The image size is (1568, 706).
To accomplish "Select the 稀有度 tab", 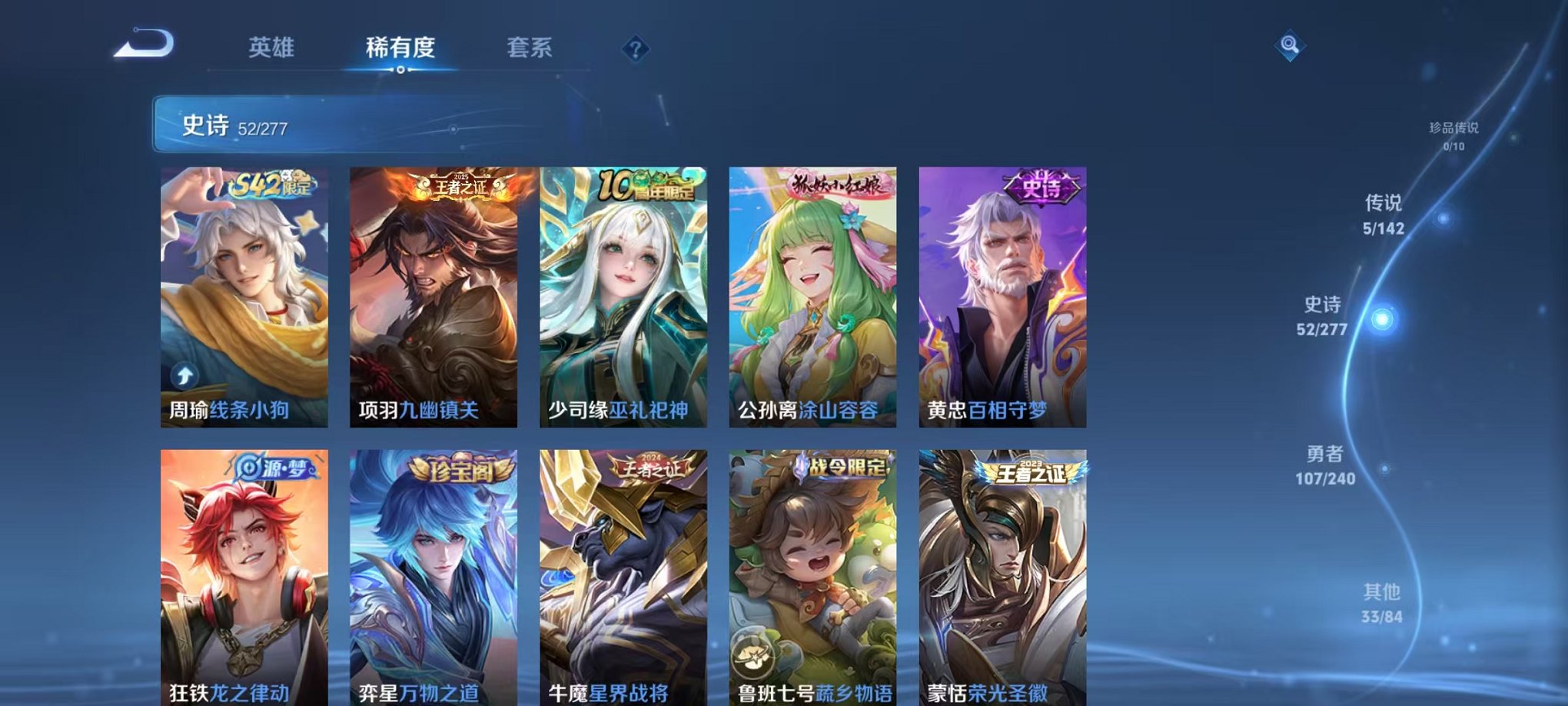I will (x=400, y=48).
